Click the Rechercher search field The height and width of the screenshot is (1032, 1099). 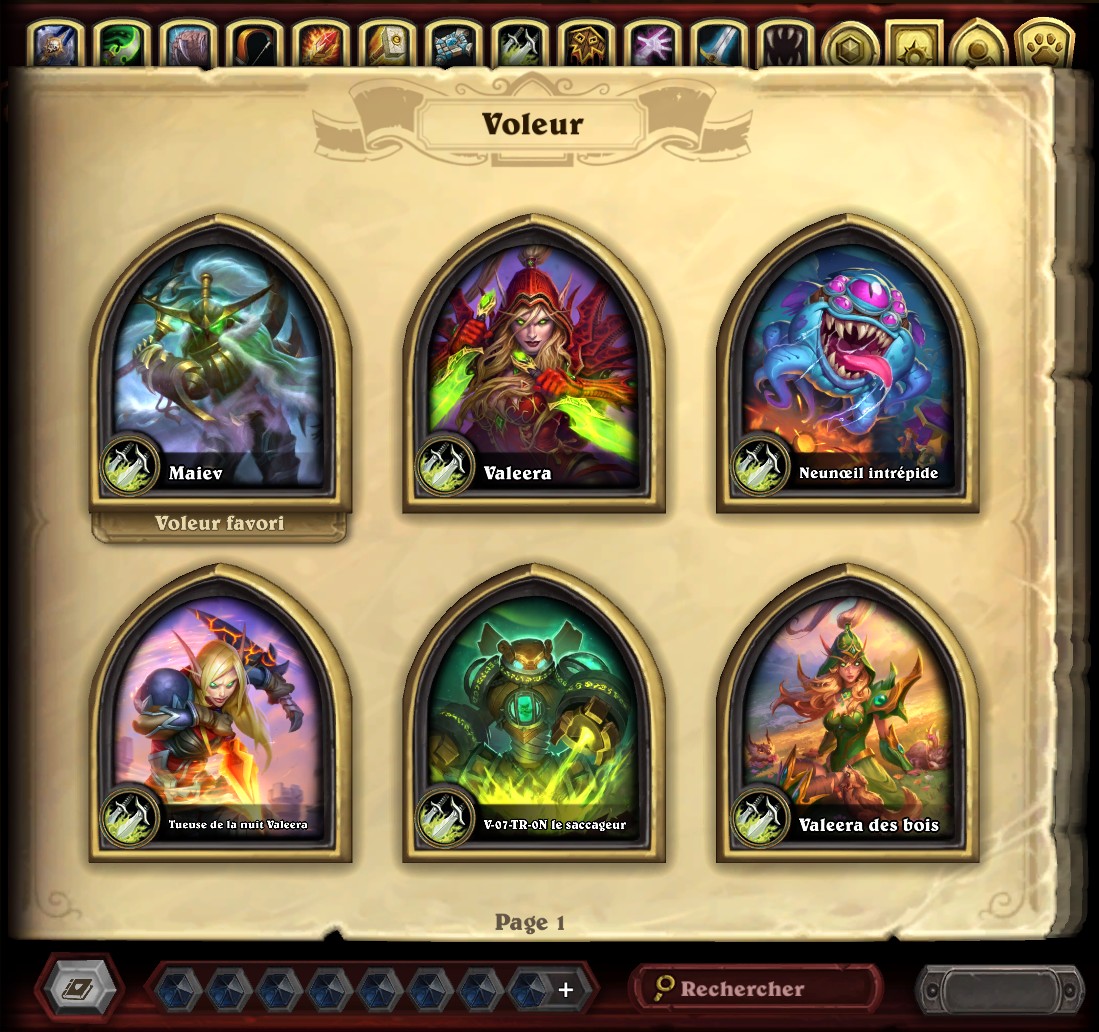tap(755, 989)
